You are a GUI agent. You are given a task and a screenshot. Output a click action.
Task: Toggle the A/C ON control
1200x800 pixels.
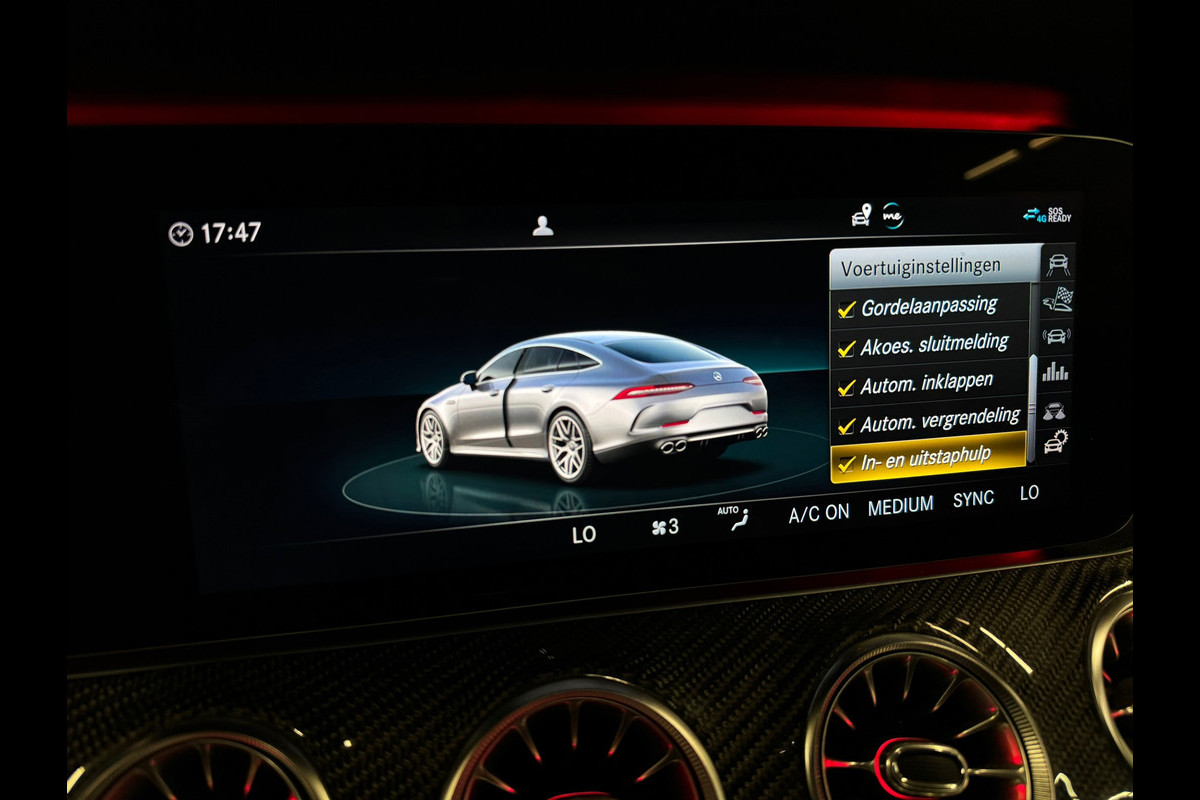(x=818, y=514)
